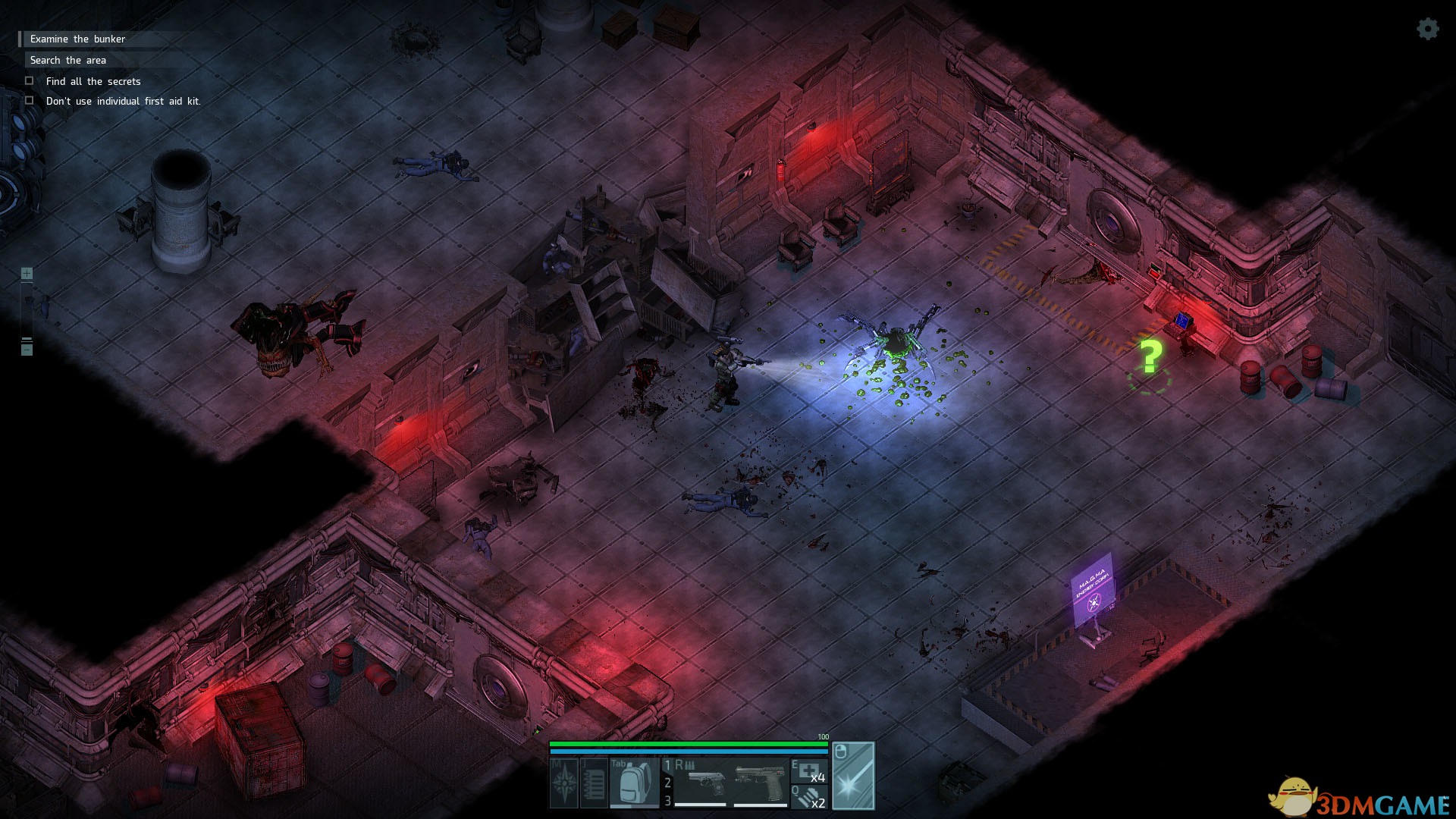This screenshot has width=1456, height=819.
Task: Open the backpack inventory
Action: click(634, 783)
